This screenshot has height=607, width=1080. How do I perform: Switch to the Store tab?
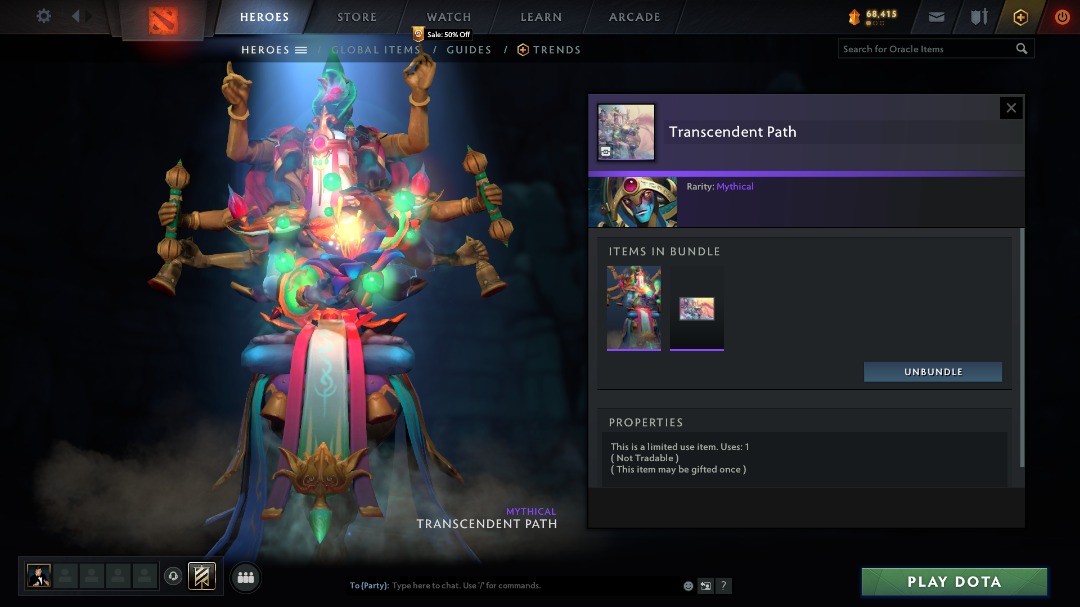click(x=356, y=17)
